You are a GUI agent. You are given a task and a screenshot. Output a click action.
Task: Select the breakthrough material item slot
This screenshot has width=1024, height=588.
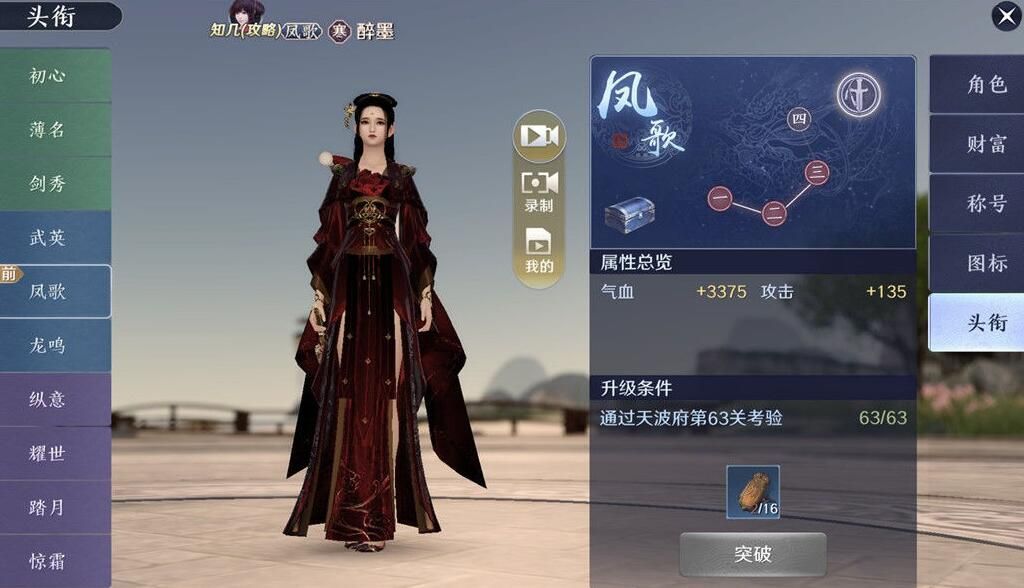click(x=752, y=491)
